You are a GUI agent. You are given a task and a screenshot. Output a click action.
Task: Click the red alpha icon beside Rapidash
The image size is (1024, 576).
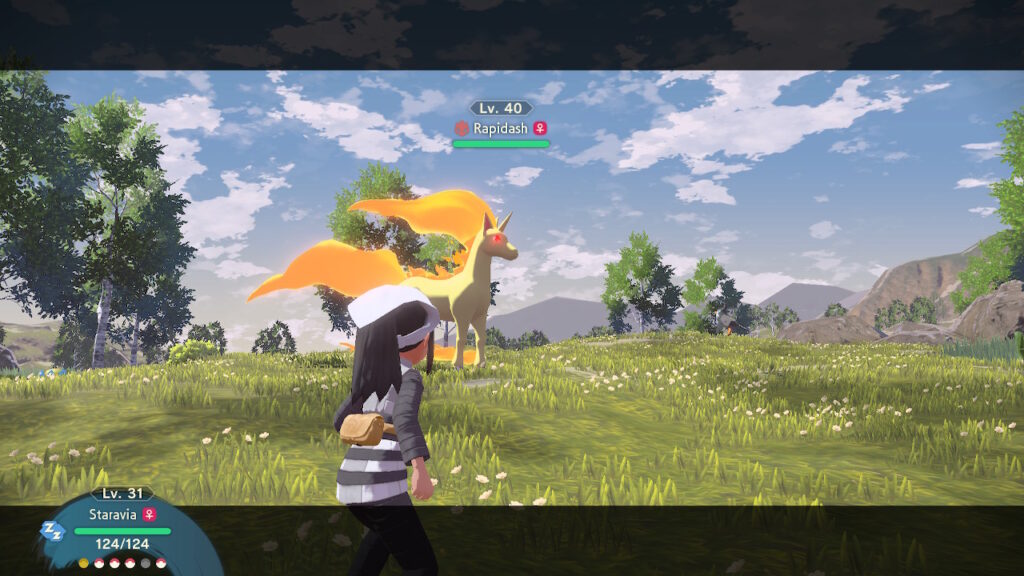pos(461,128)
